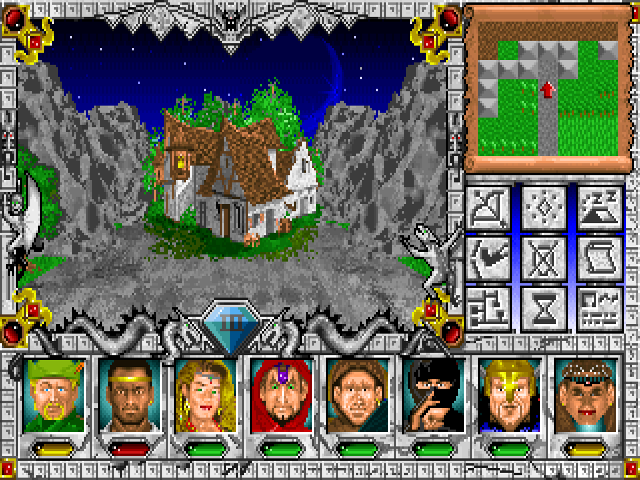Rest the party using the sleeping tent icon
Screen dimensions: 640x480
click(599, 207)
